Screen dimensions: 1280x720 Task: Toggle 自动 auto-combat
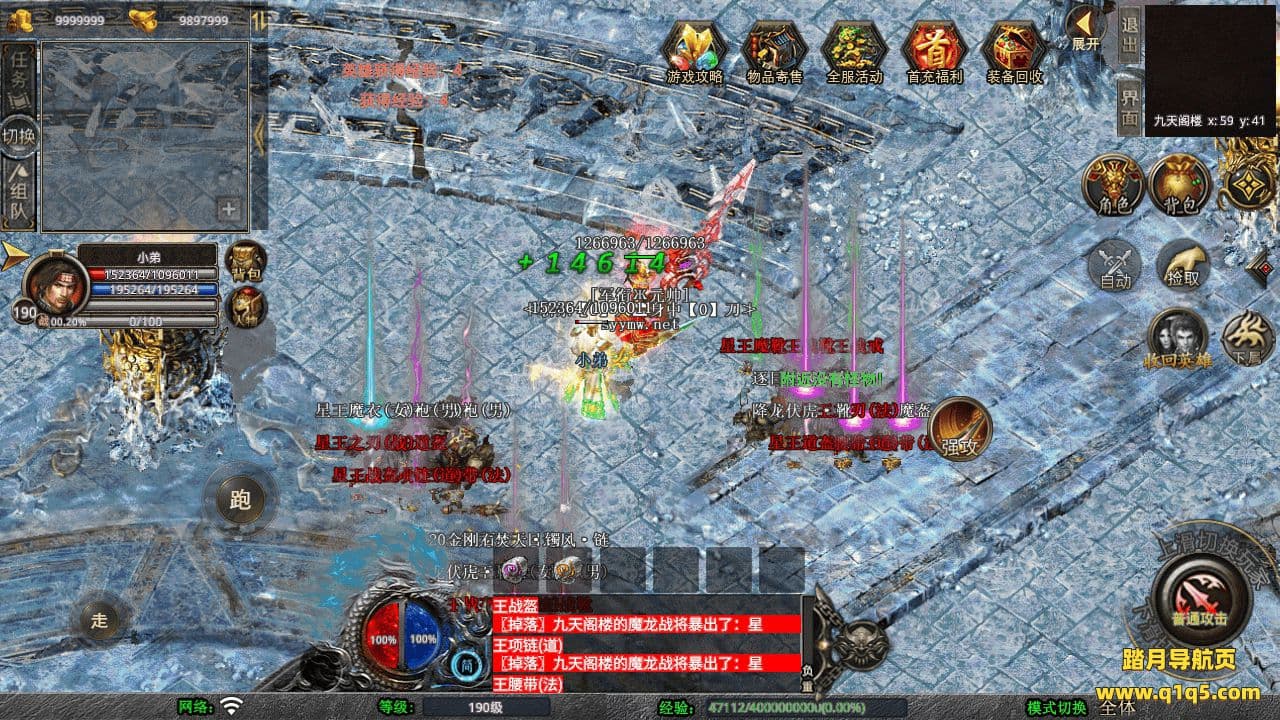point(1115,267)
